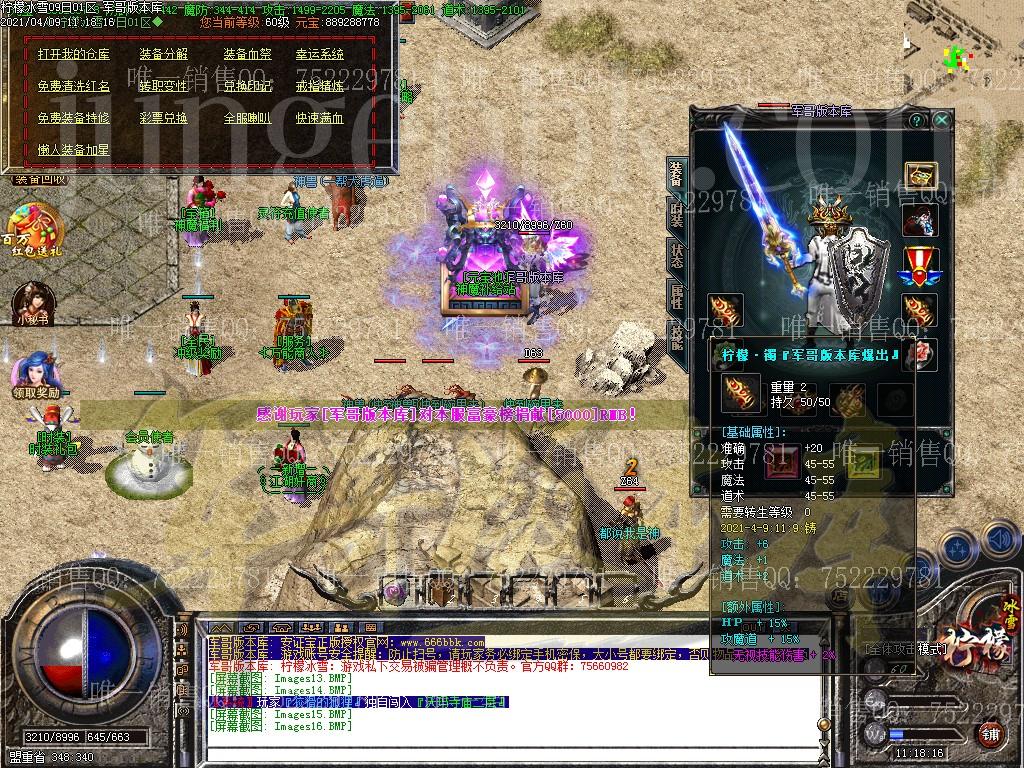Viewport: 1024px width, 768px height.
Task: Activate 快速满血 quick full heal
Action: [319, 118]
